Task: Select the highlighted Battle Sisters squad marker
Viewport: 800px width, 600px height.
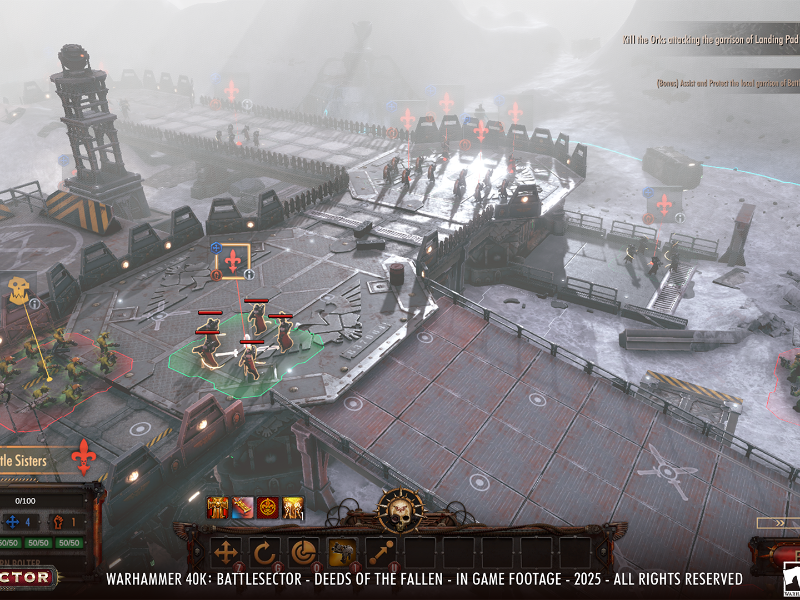Action: pos(233,260)
